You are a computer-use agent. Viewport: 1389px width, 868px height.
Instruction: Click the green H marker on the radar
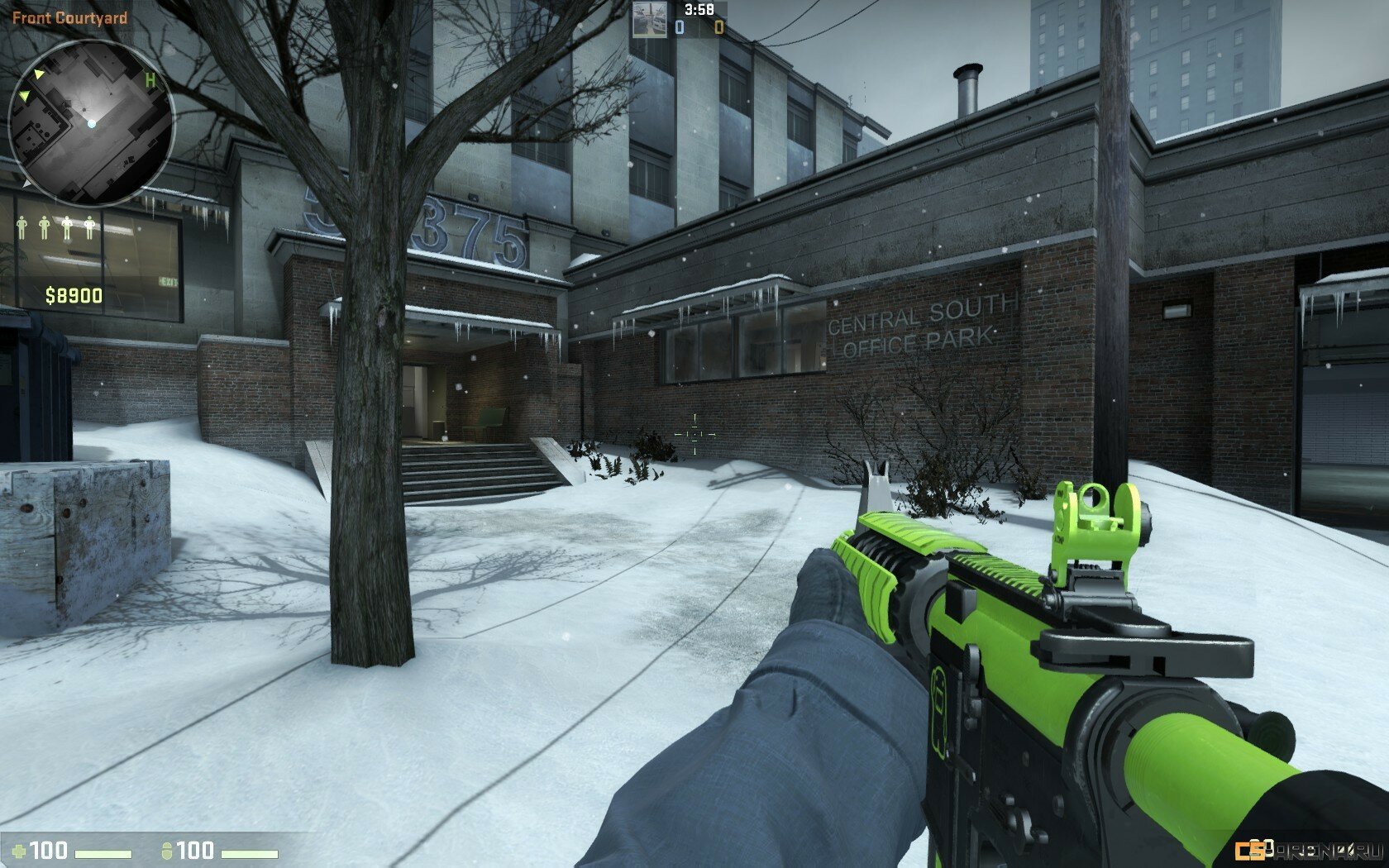pos(150,80)
